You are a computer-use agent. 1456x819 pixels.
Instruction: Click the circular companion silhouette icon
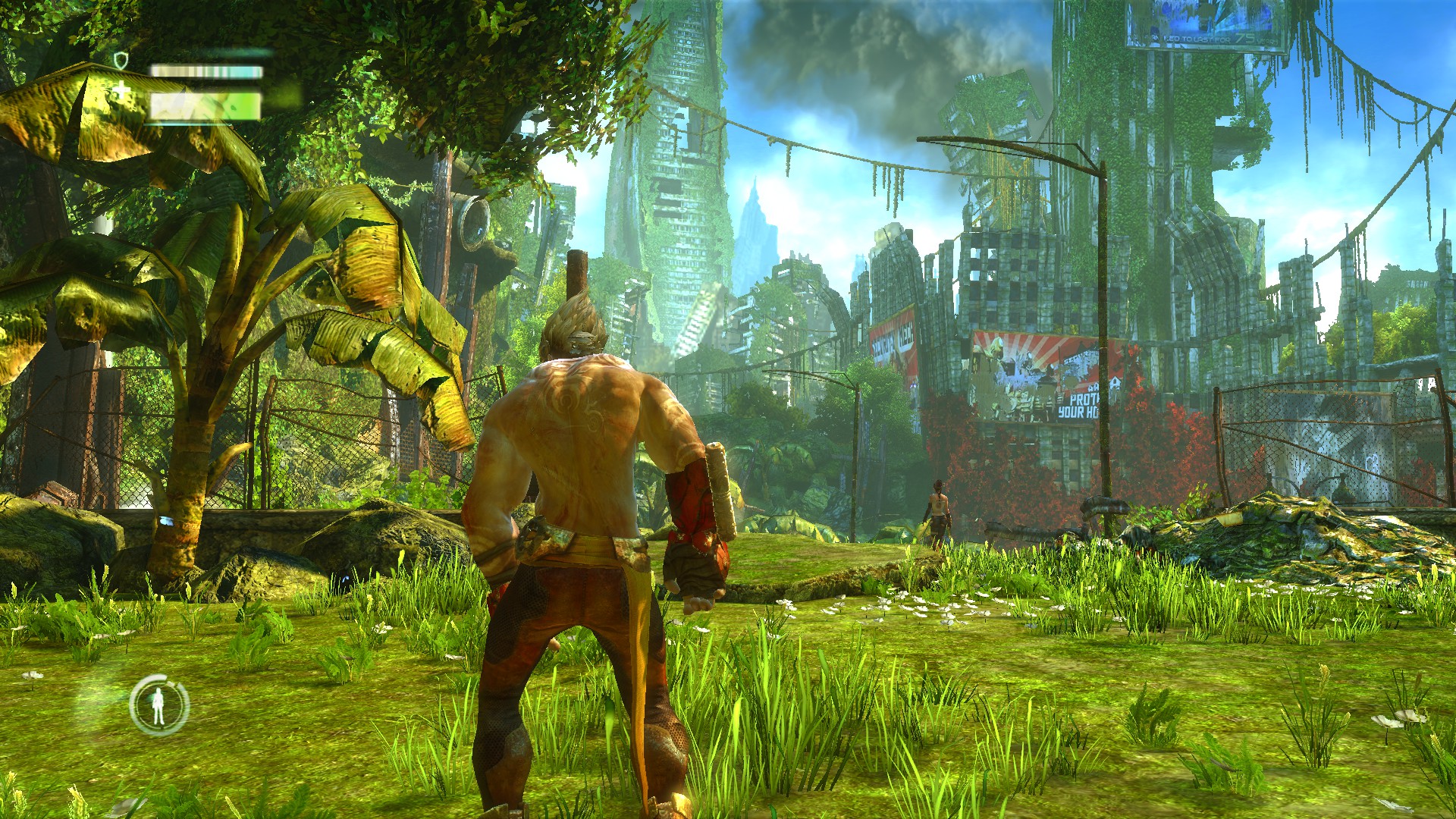click(158, 704)
